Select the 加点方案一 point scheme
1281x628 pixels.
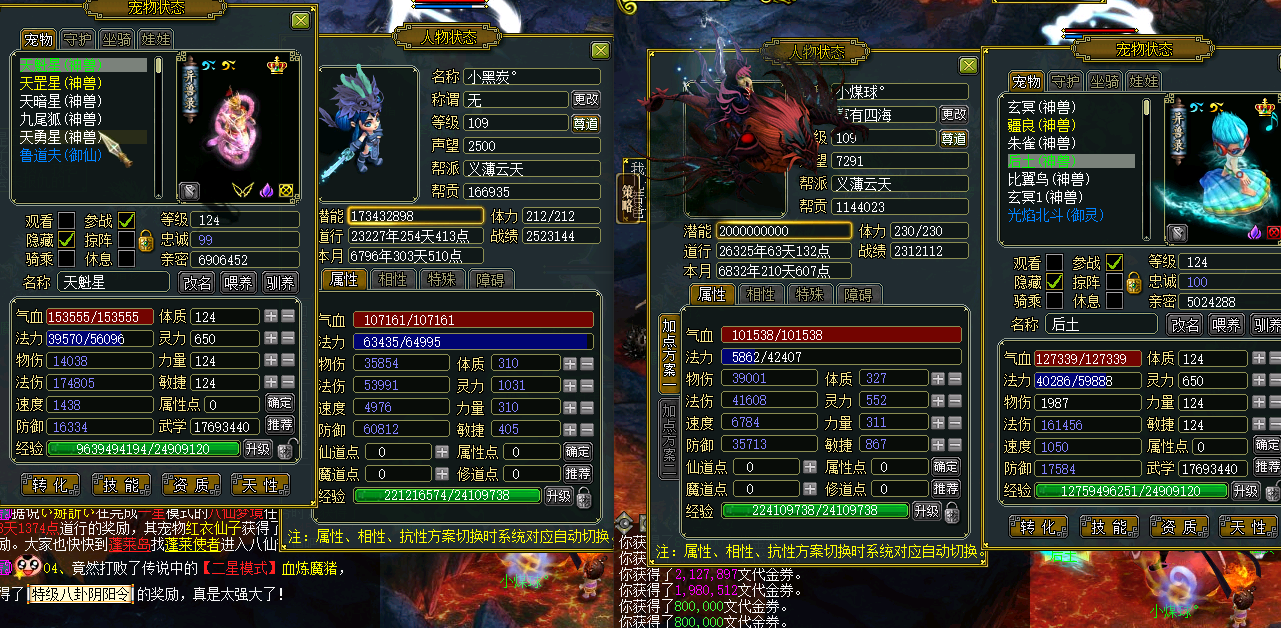click(x=668, y=356)
